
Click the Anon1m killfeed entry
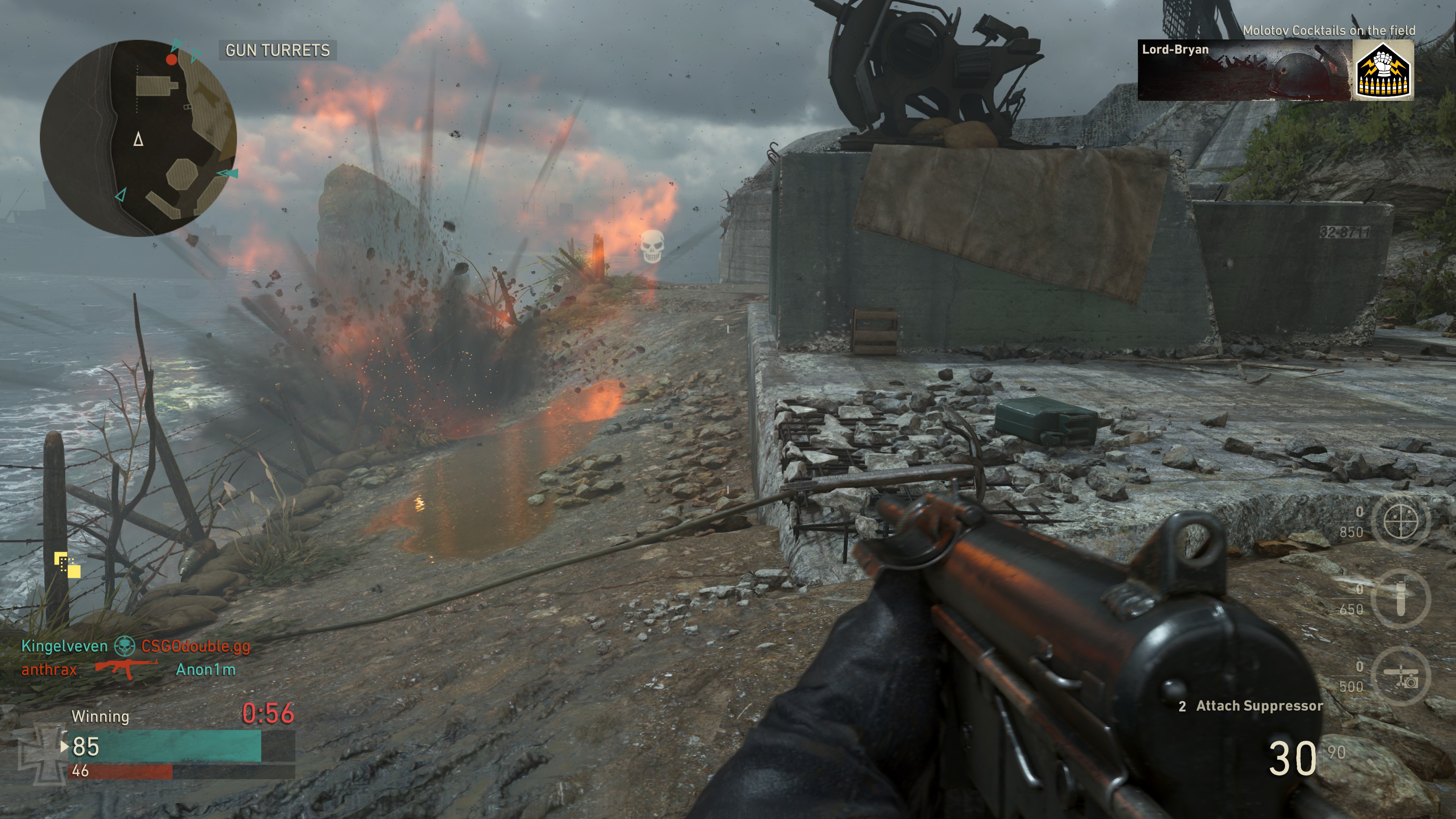[x=205, y=670]
